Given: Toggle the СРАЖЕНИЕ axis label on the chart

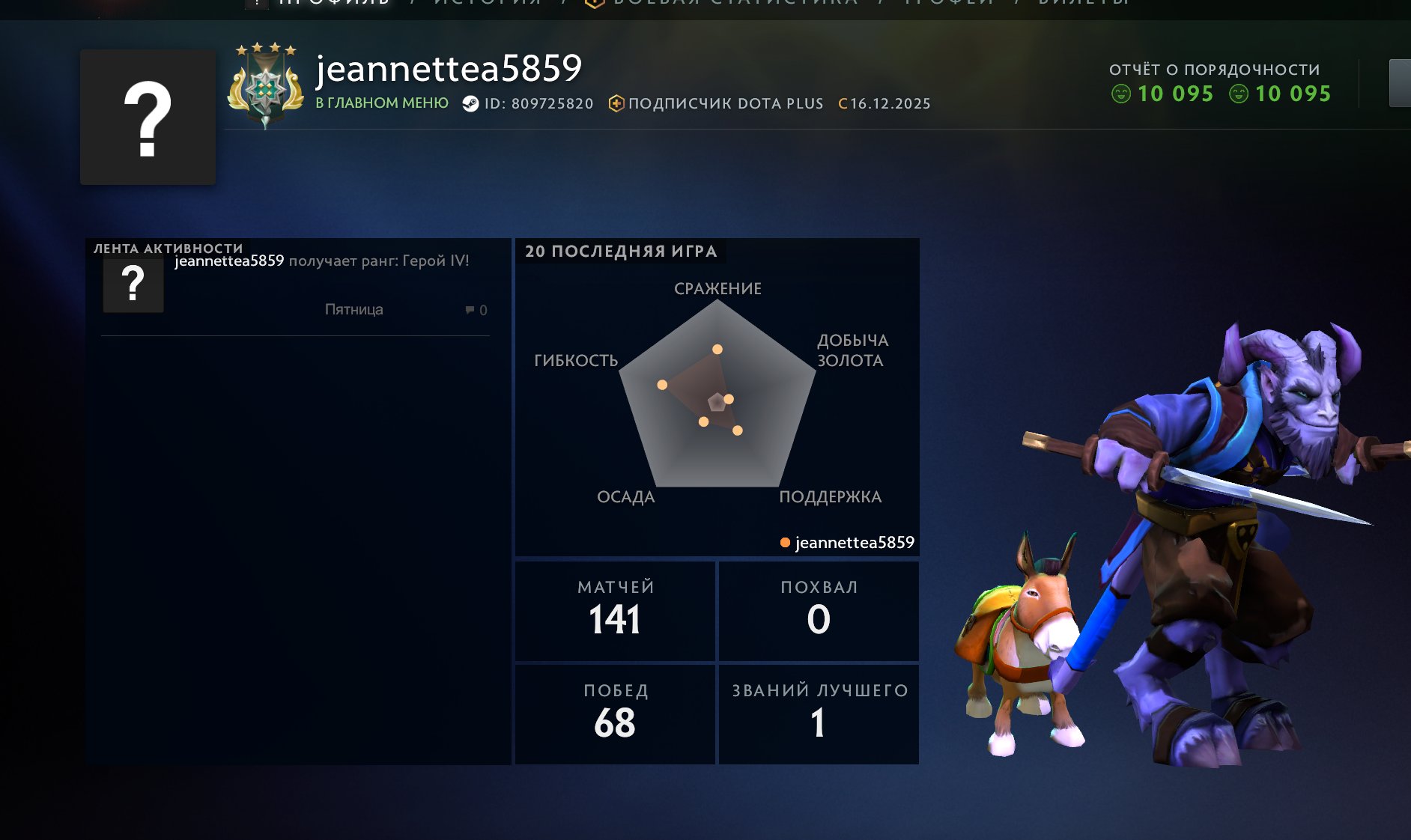Looking at the screenshot, I should [717, 287].
